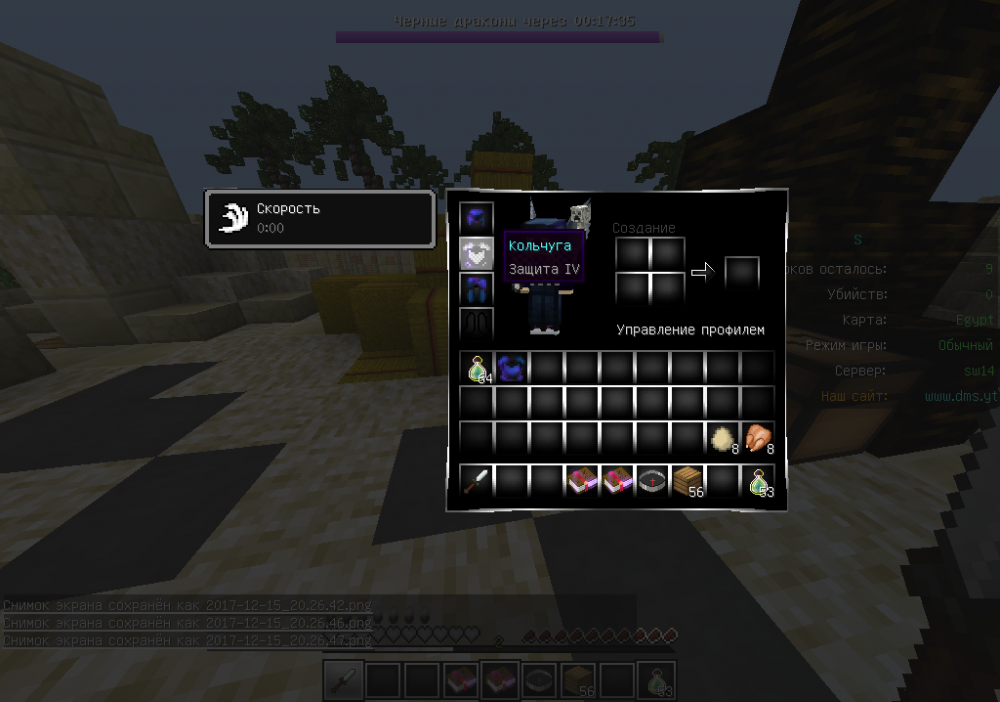Viewport: 1000px width, 702px height.
Task: Pick the equipped chainmail chestplate armor slot
Action: click(476, 254)
